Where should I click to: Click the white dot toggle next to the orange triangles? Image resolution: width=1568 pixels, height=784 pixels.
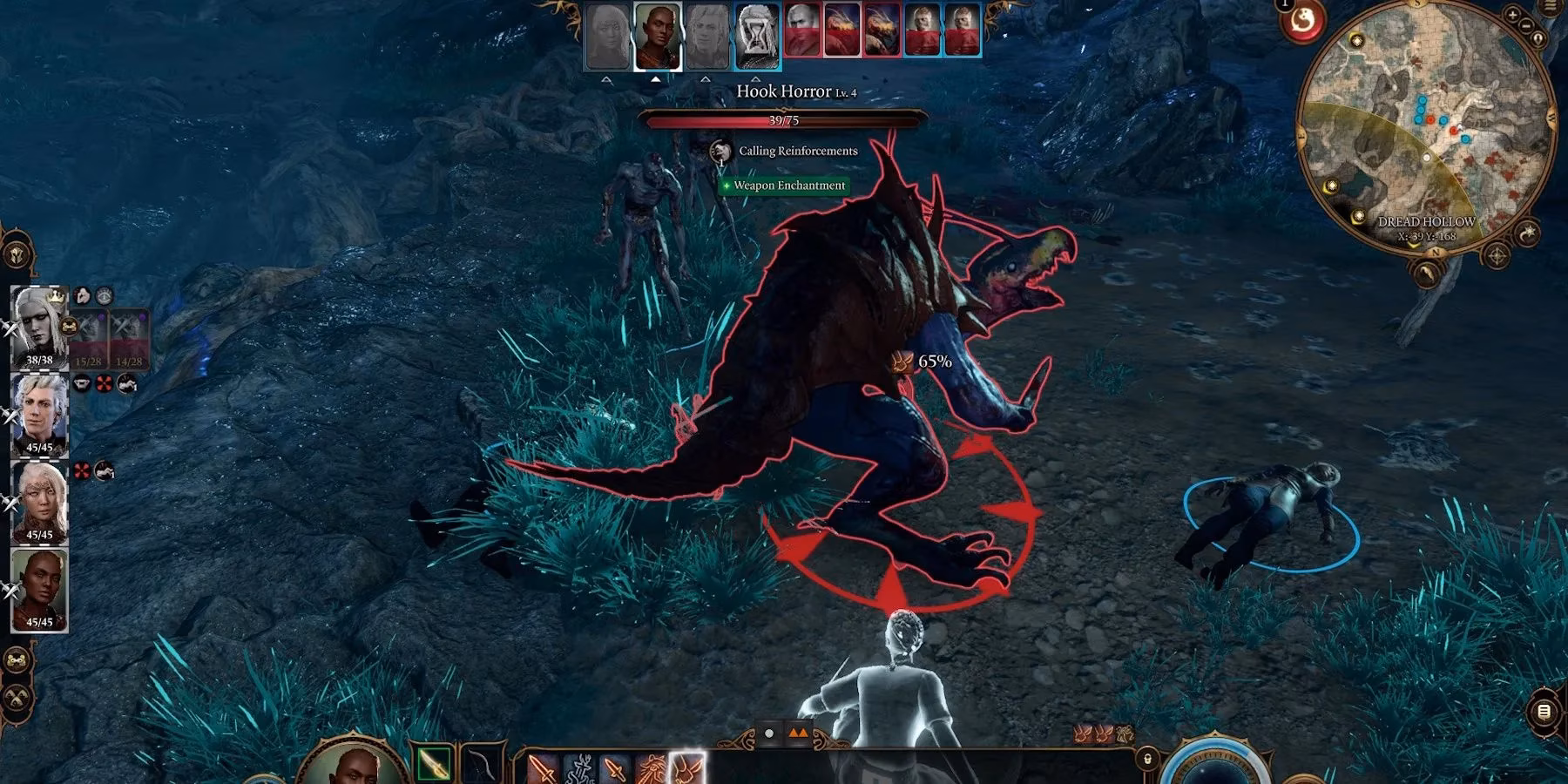(x=770, y=733)
